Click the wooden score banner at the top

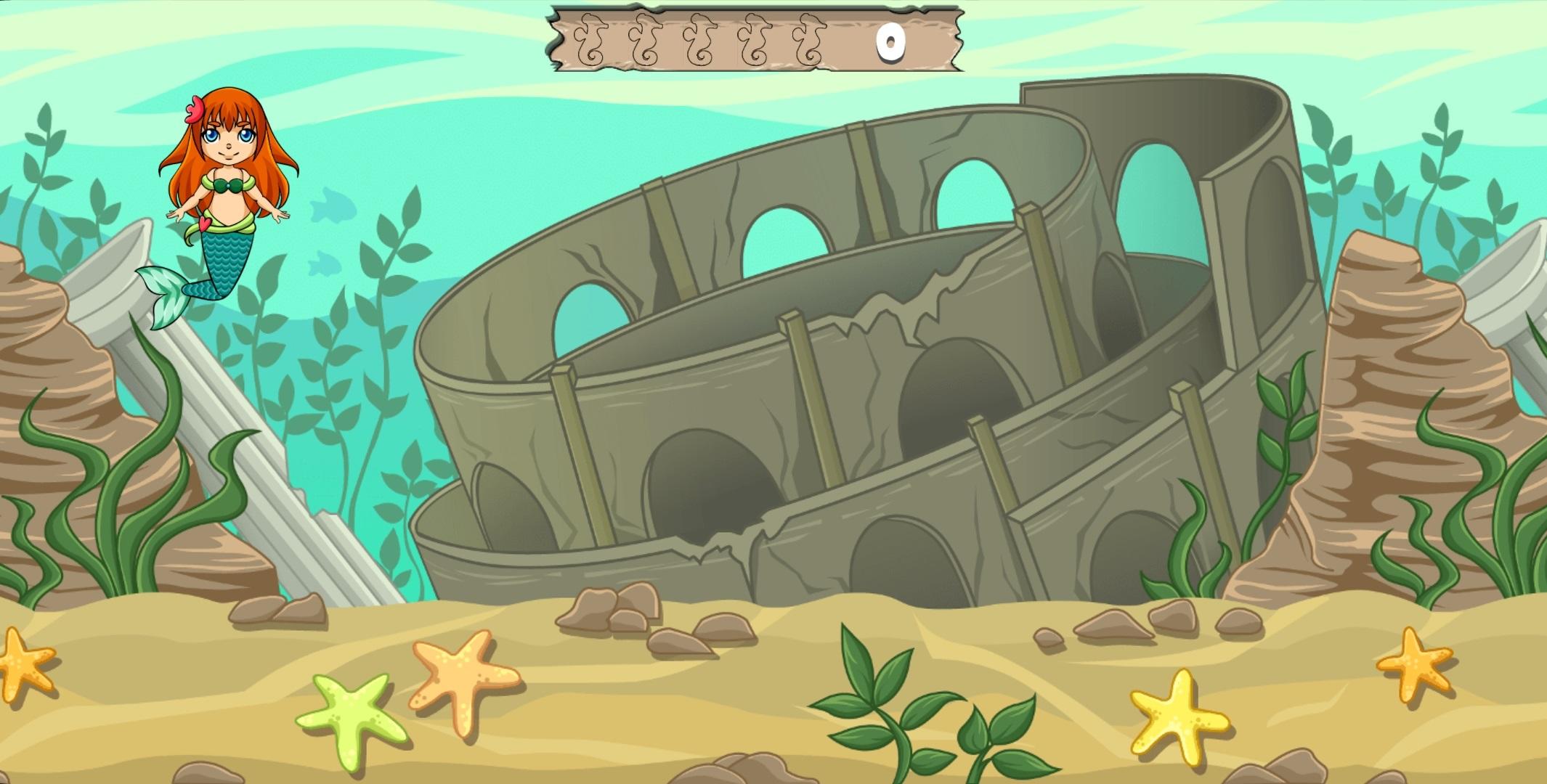pos(755,40)
